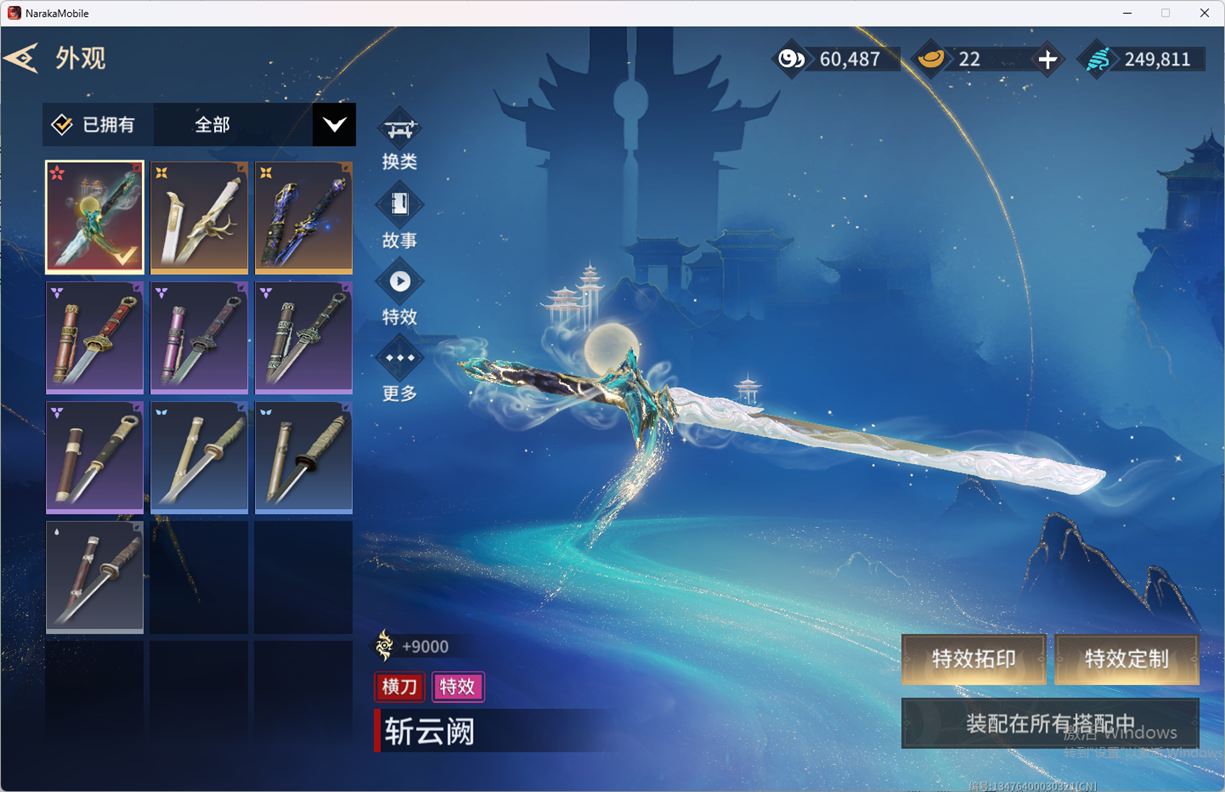Screen dimensions: 1225x792
Task: Open the 全部 filter dropdown
Action: pos(334,125)
